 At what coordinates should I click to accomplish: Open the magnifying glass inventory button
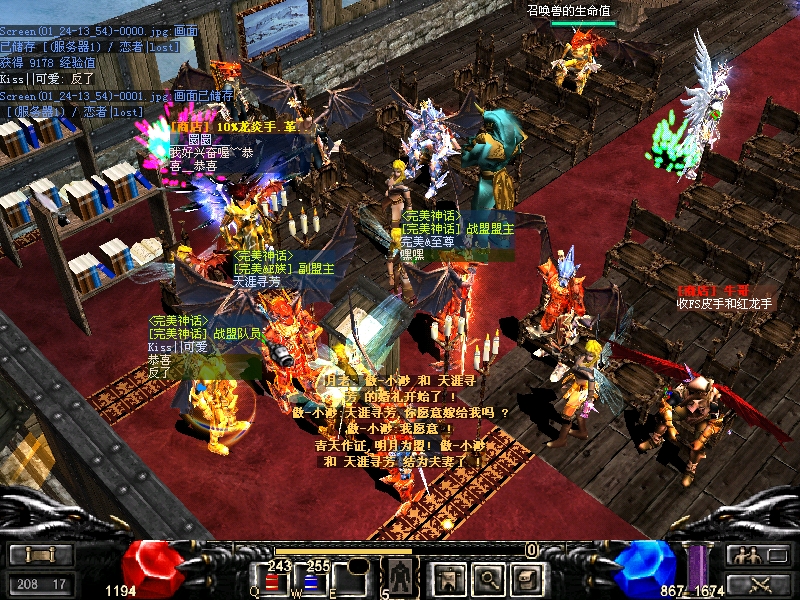tap(487, 577)
